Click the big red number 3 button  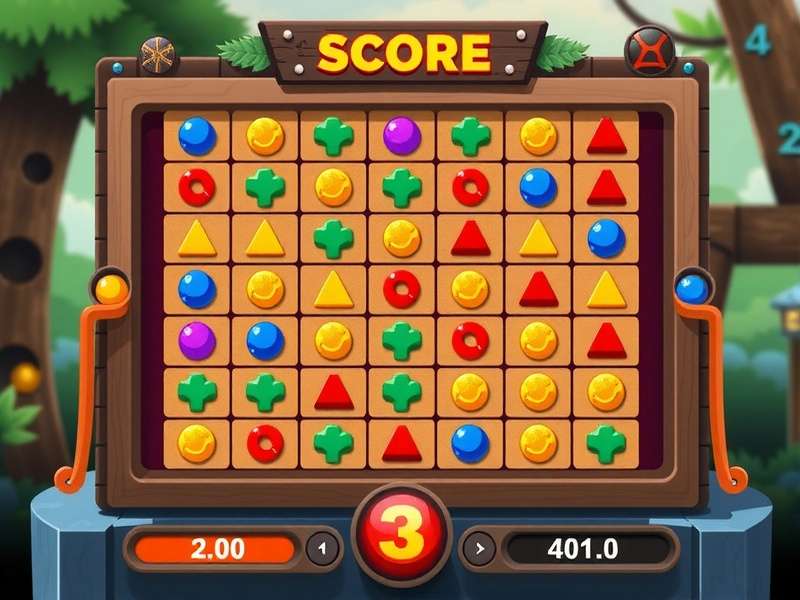[x=402, y=533]
